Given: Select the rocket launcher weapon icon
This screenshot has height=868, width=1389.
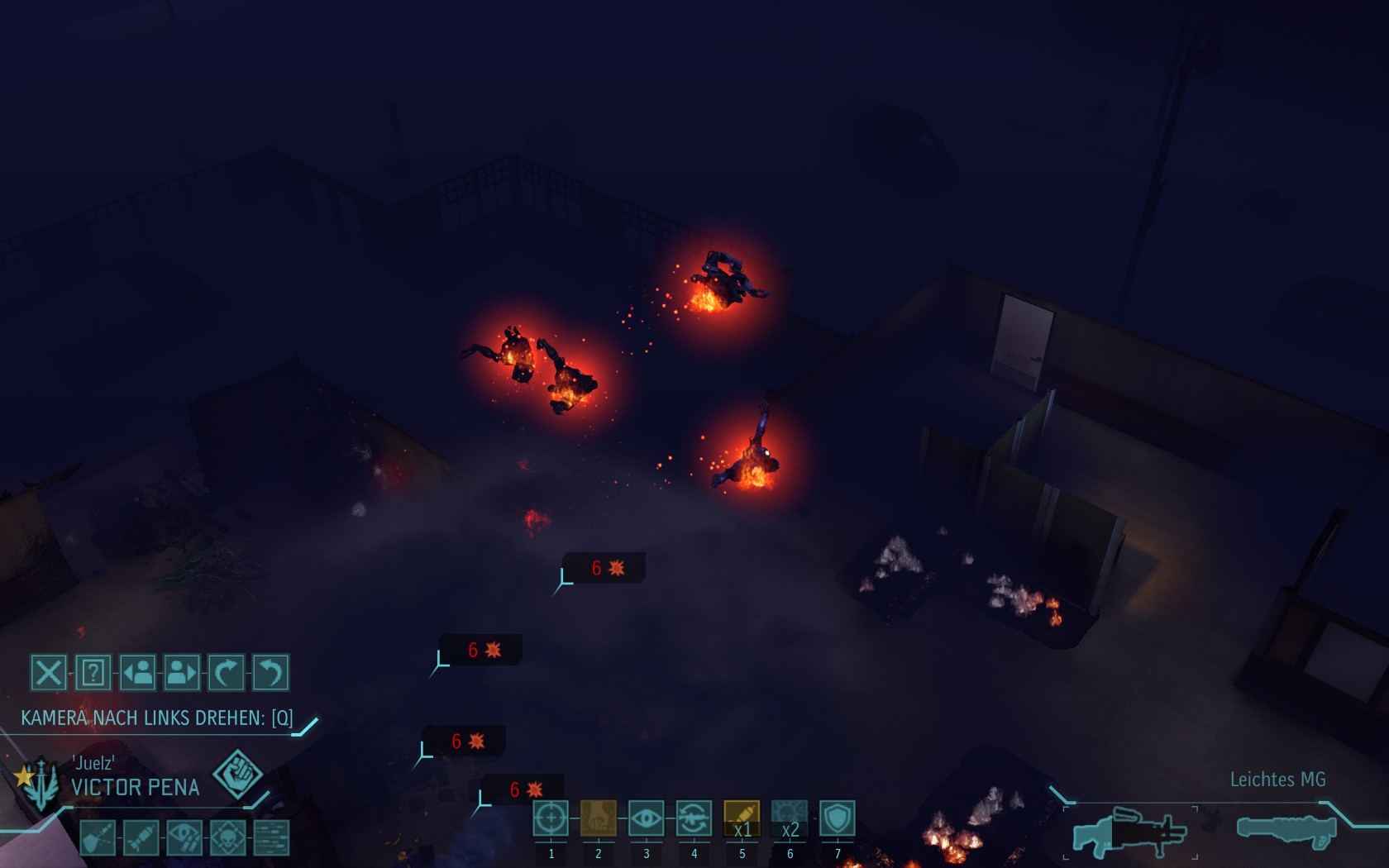Looking at the screenshot, I should [1286, 830].
